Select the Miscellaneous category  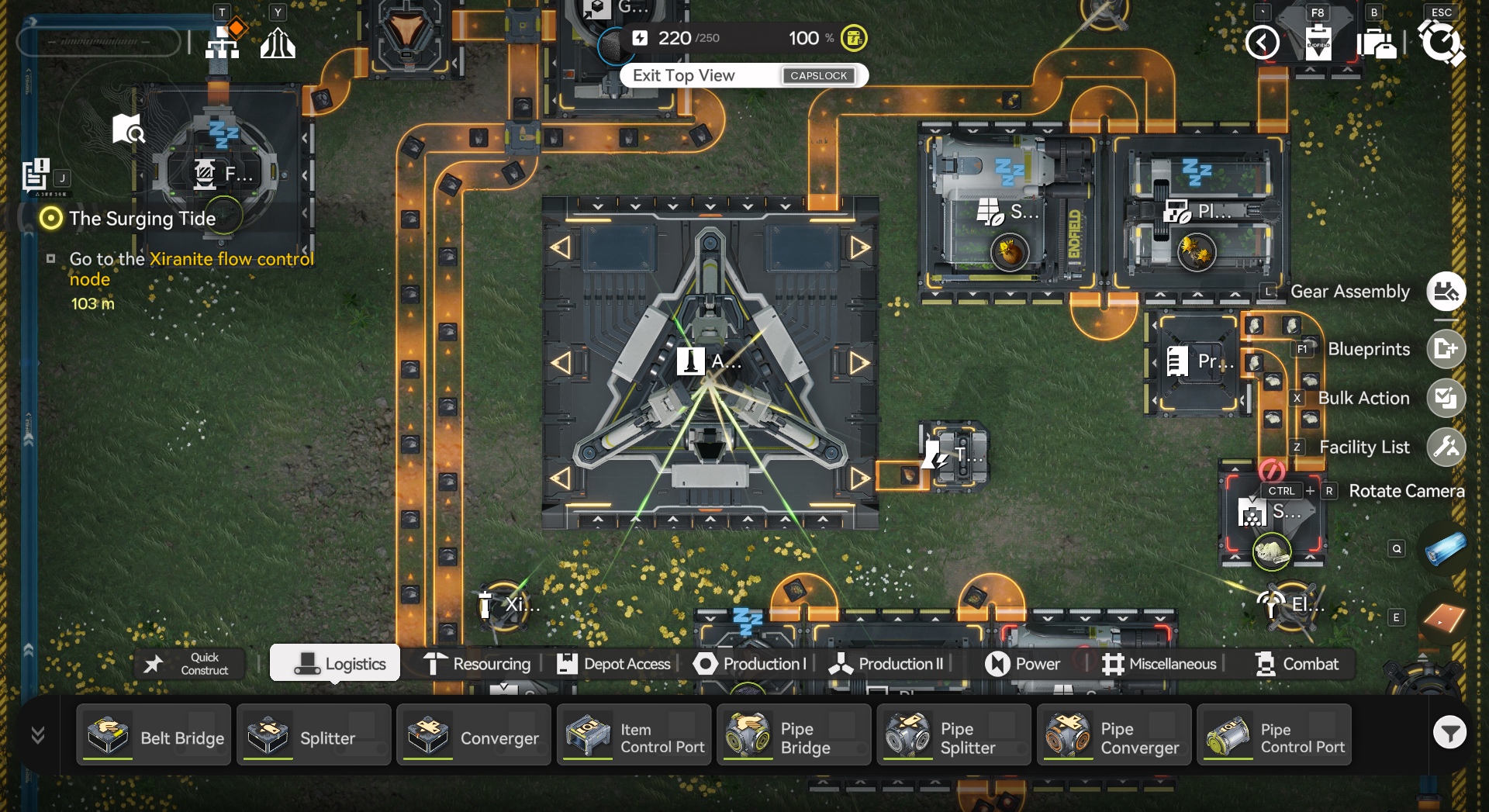(1159, 664)
